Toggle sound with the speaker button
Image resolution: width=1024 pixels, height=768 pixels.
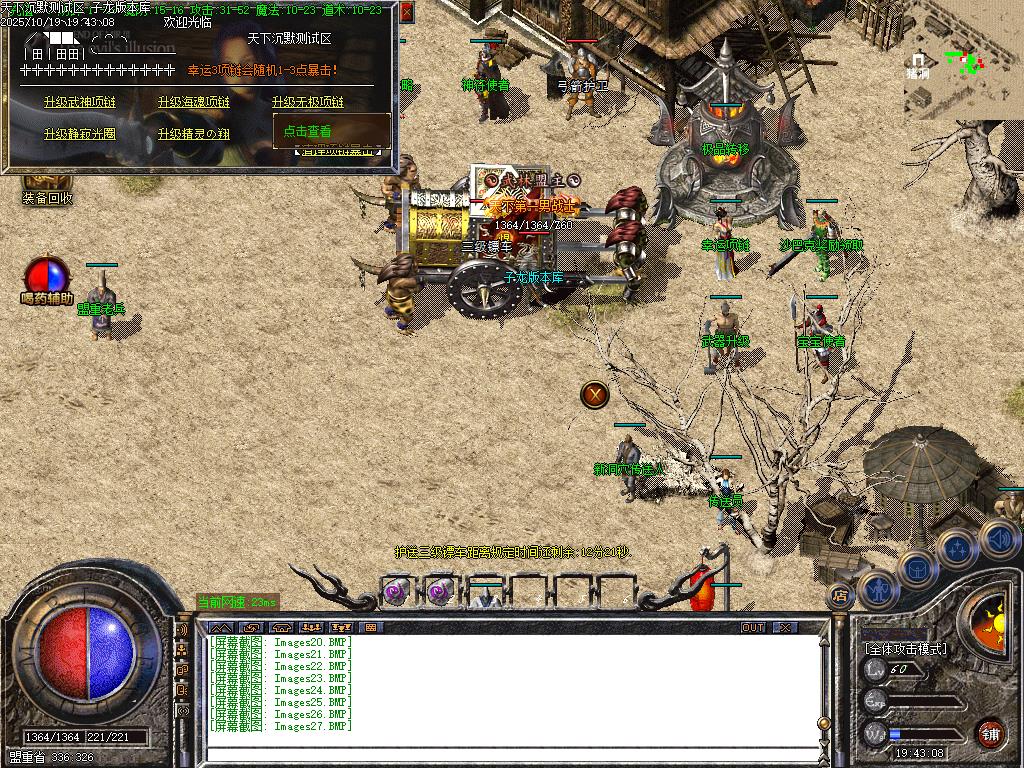coord(998,539)
